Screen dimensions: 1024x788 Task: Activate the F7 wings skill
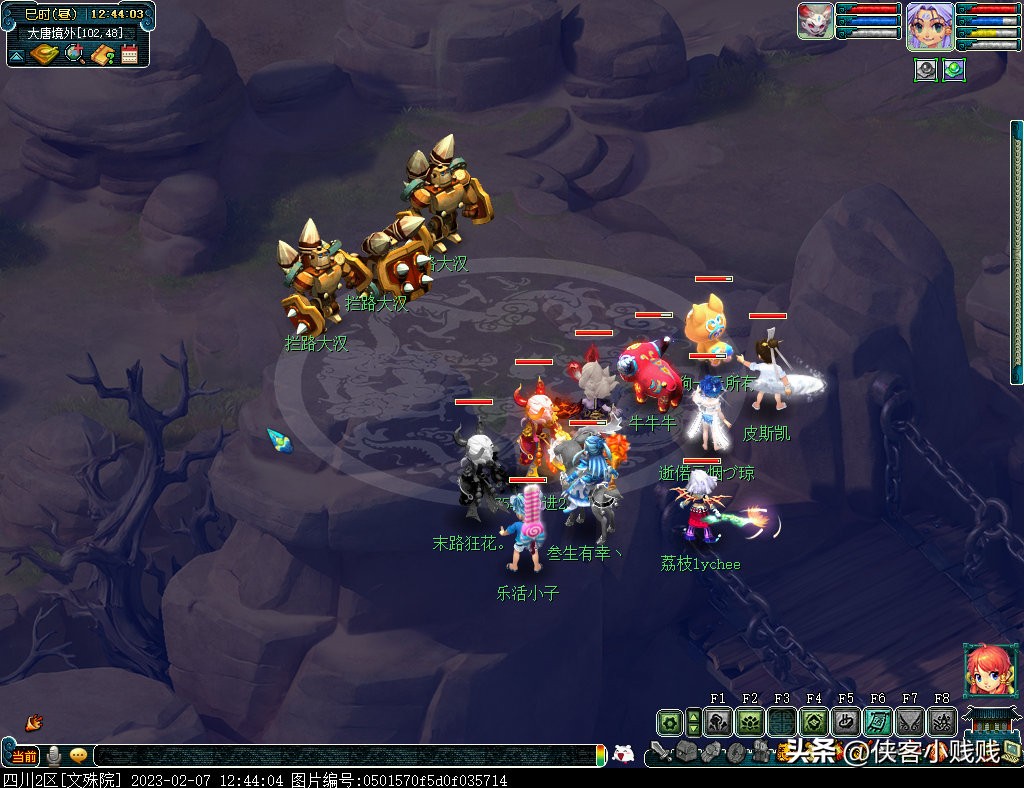909,722
